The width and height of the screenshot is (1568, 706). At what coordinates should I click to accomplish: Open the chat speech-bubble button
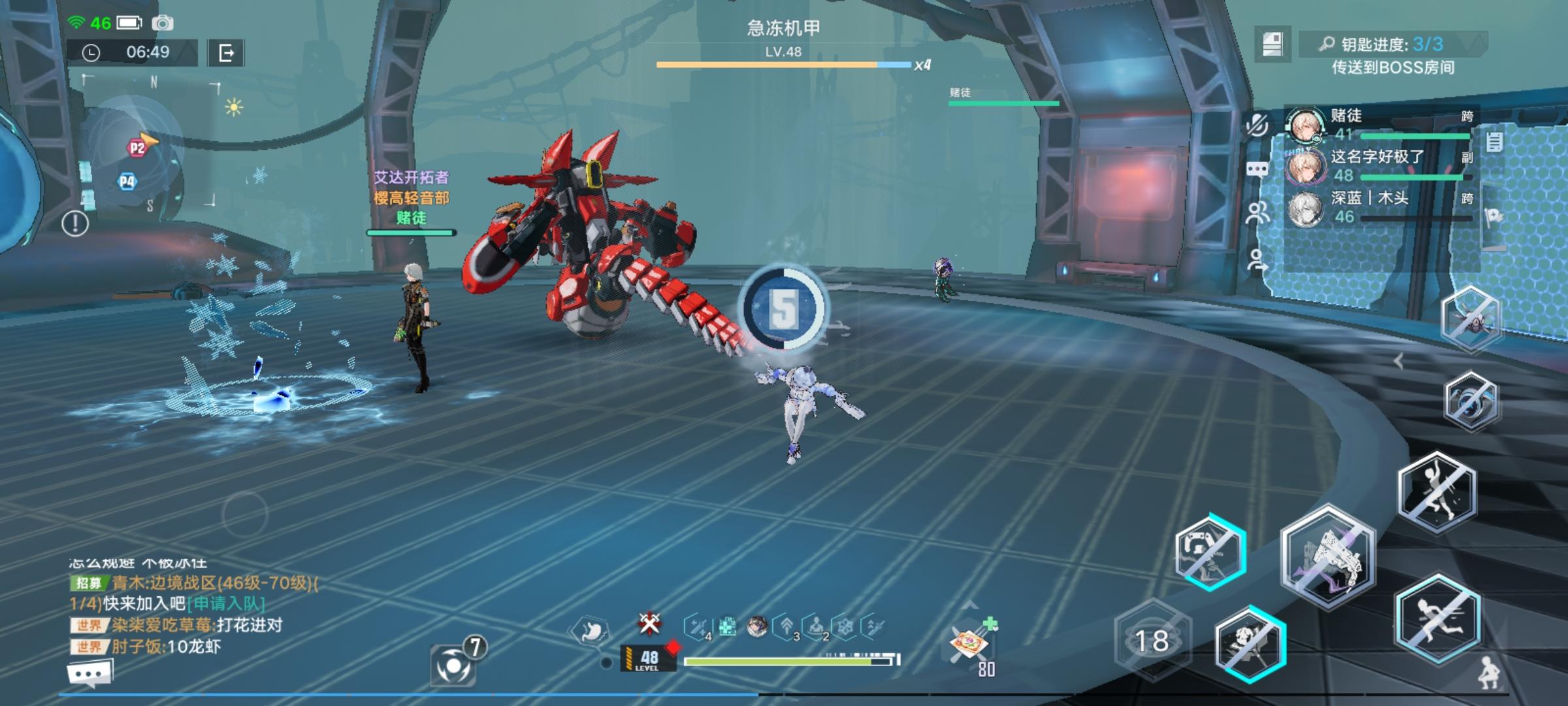point(90,673)
